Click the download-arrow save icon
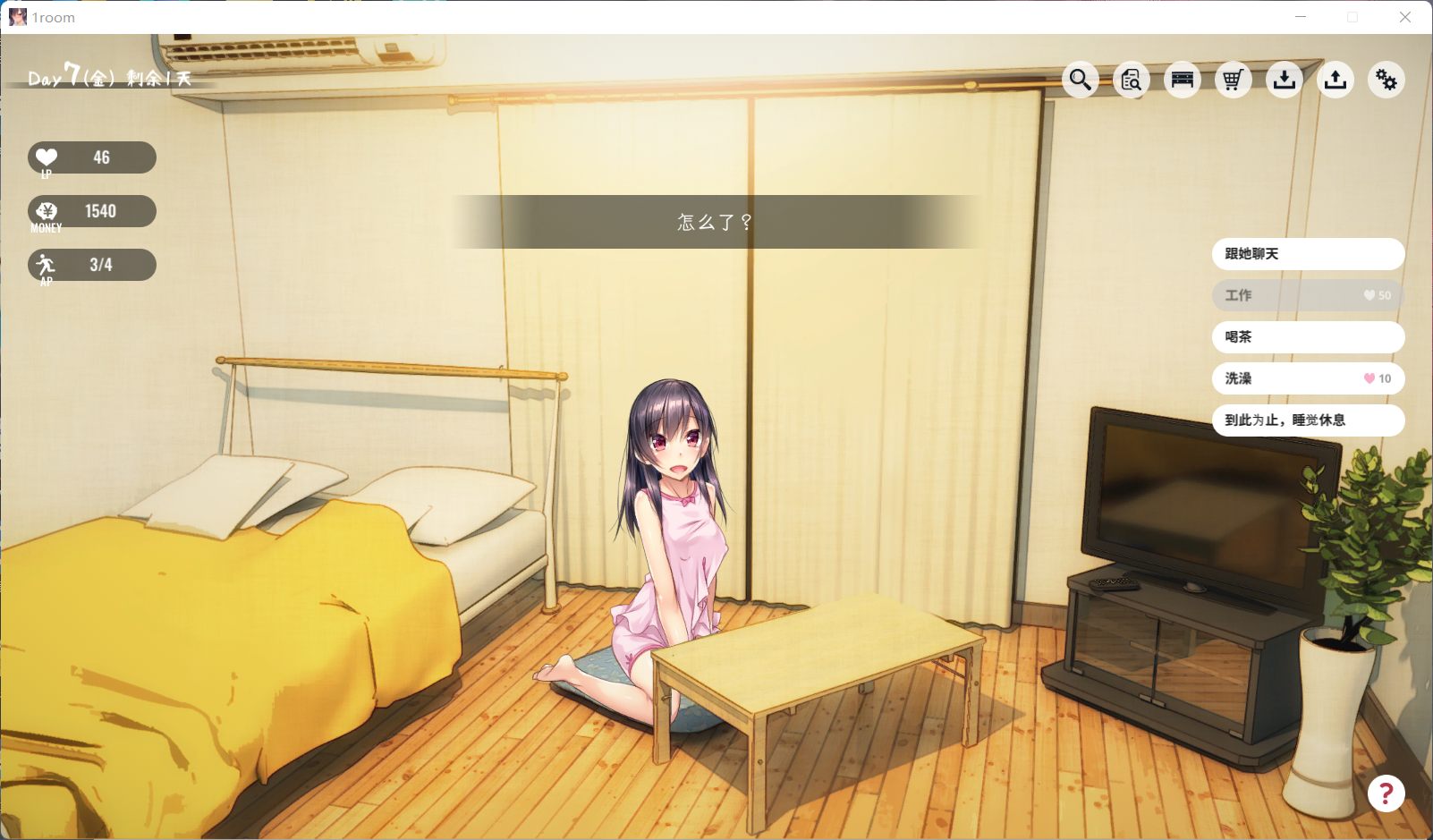1433x840 pixels. coord(1285,81)
